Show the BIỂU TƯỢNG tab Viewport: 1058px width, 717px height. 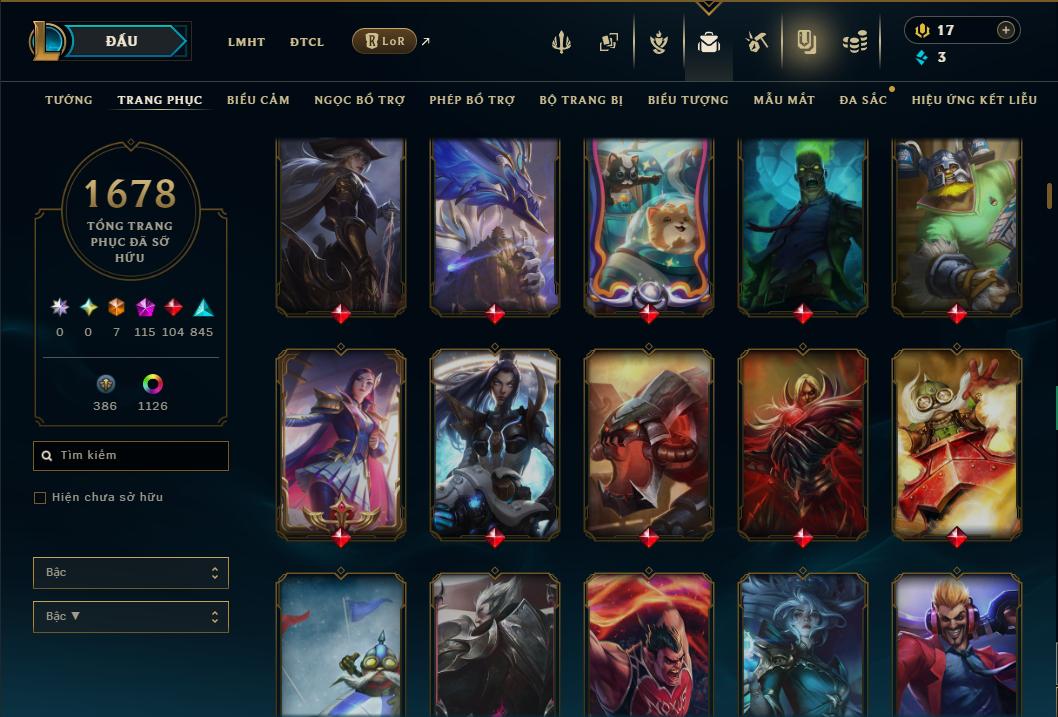[x=688, y=100]
